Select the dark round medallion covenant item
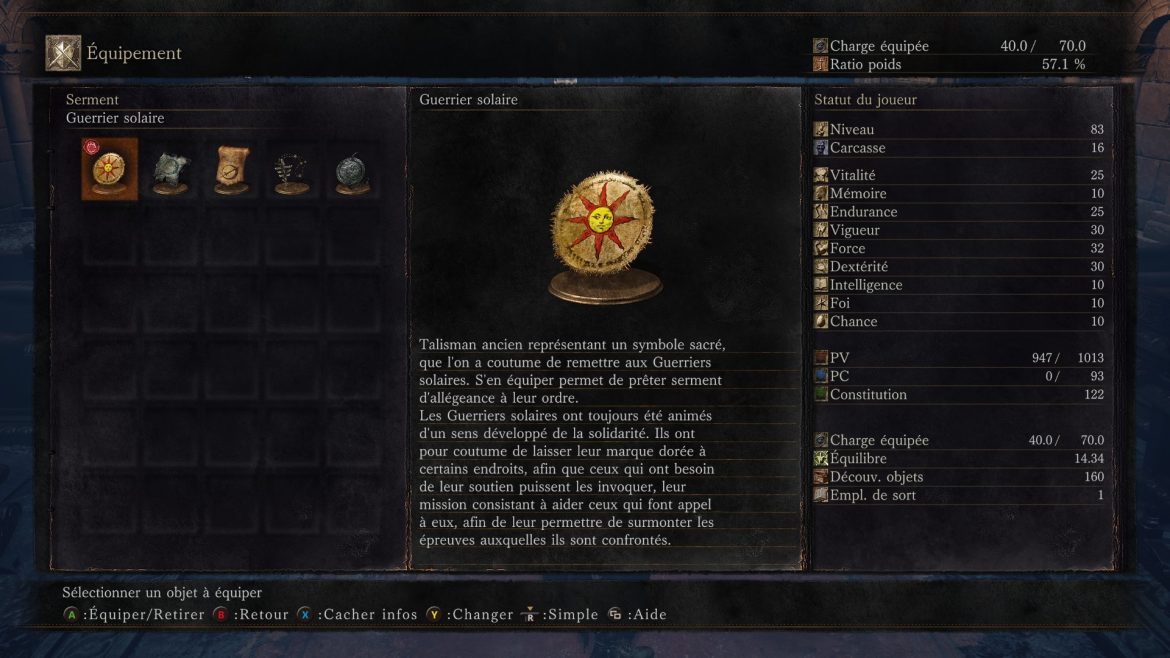The width and height of the screenshot is (1170, 658). click(352, 171)
